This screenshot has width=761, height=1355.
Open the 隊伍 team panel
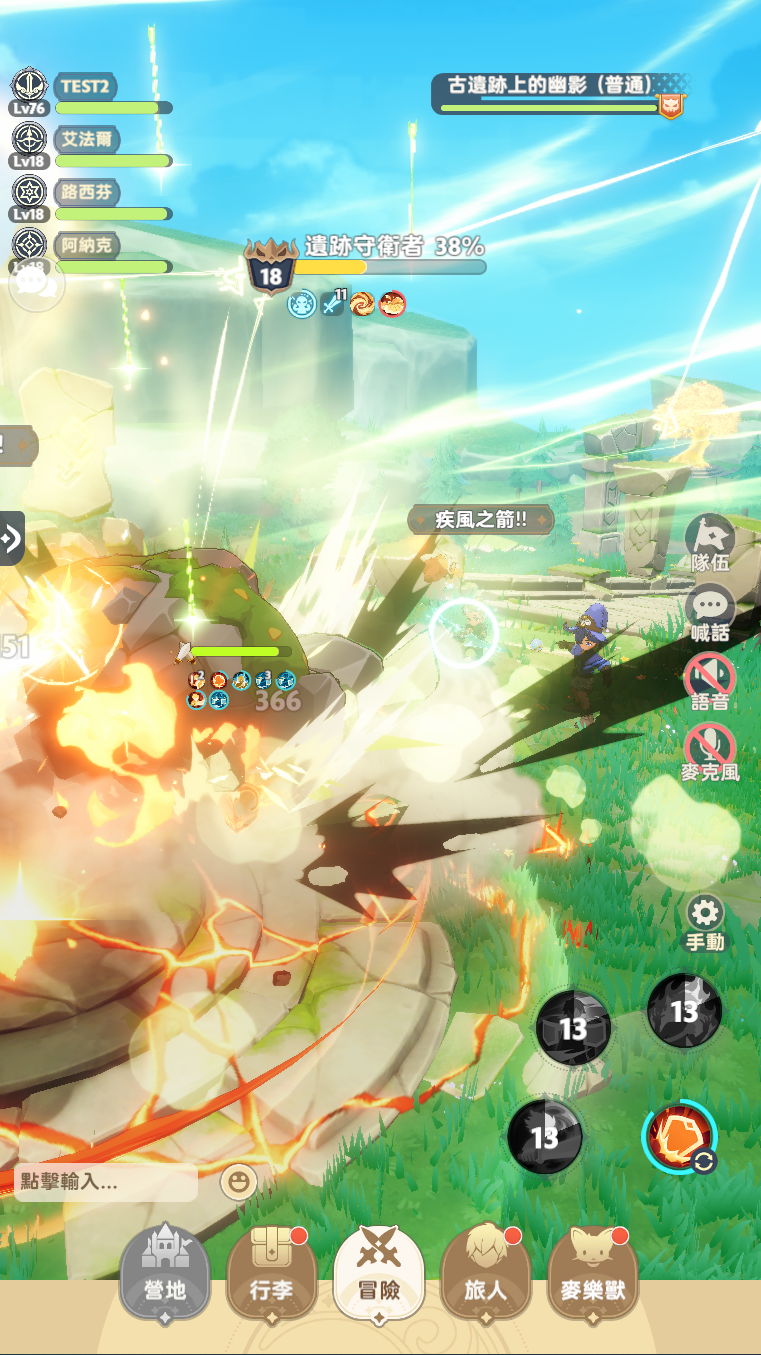[x=710, y=543]
